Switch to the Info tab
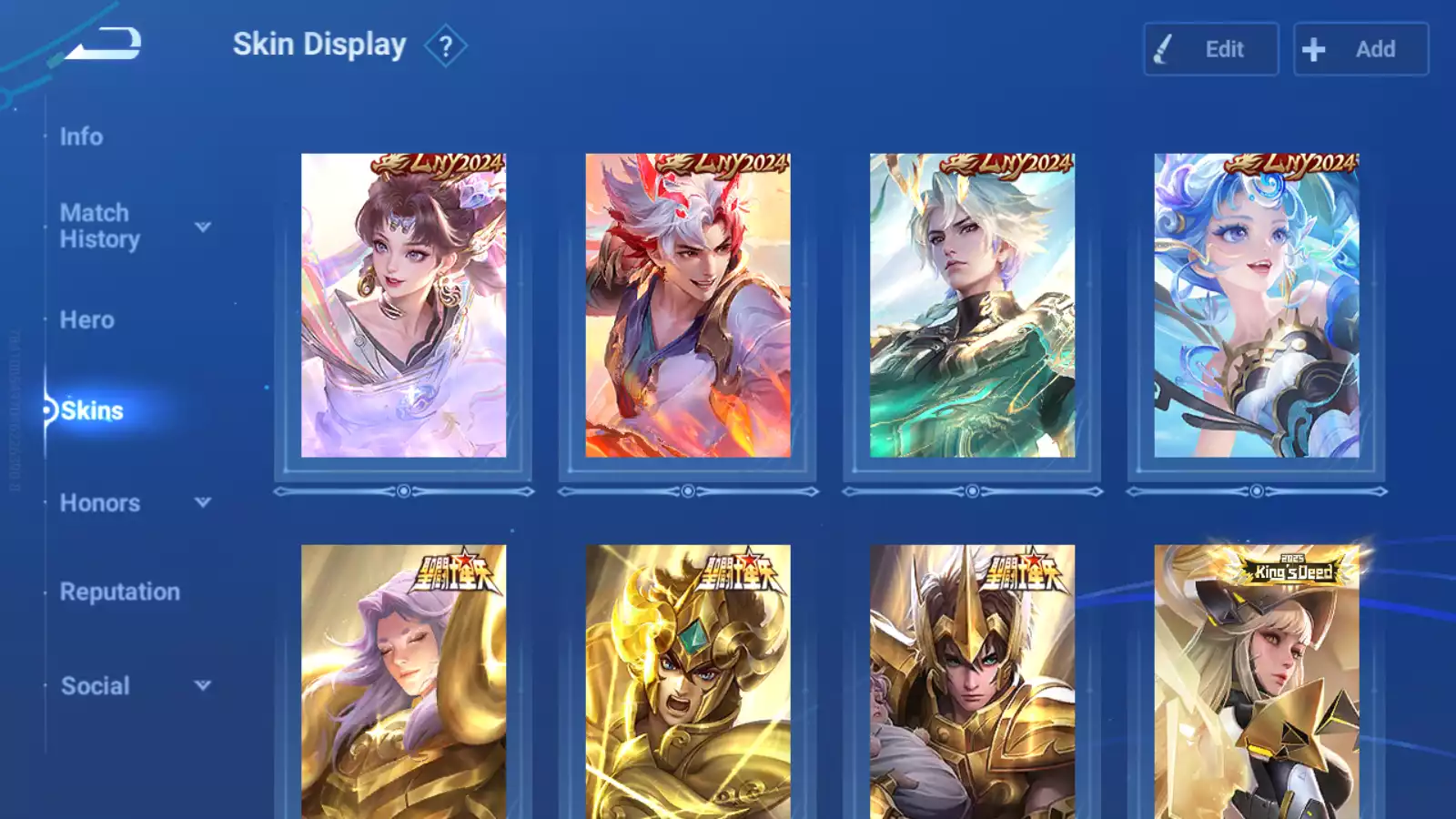The height and width of the screenshot is (819, 1456). pos(81,136)
